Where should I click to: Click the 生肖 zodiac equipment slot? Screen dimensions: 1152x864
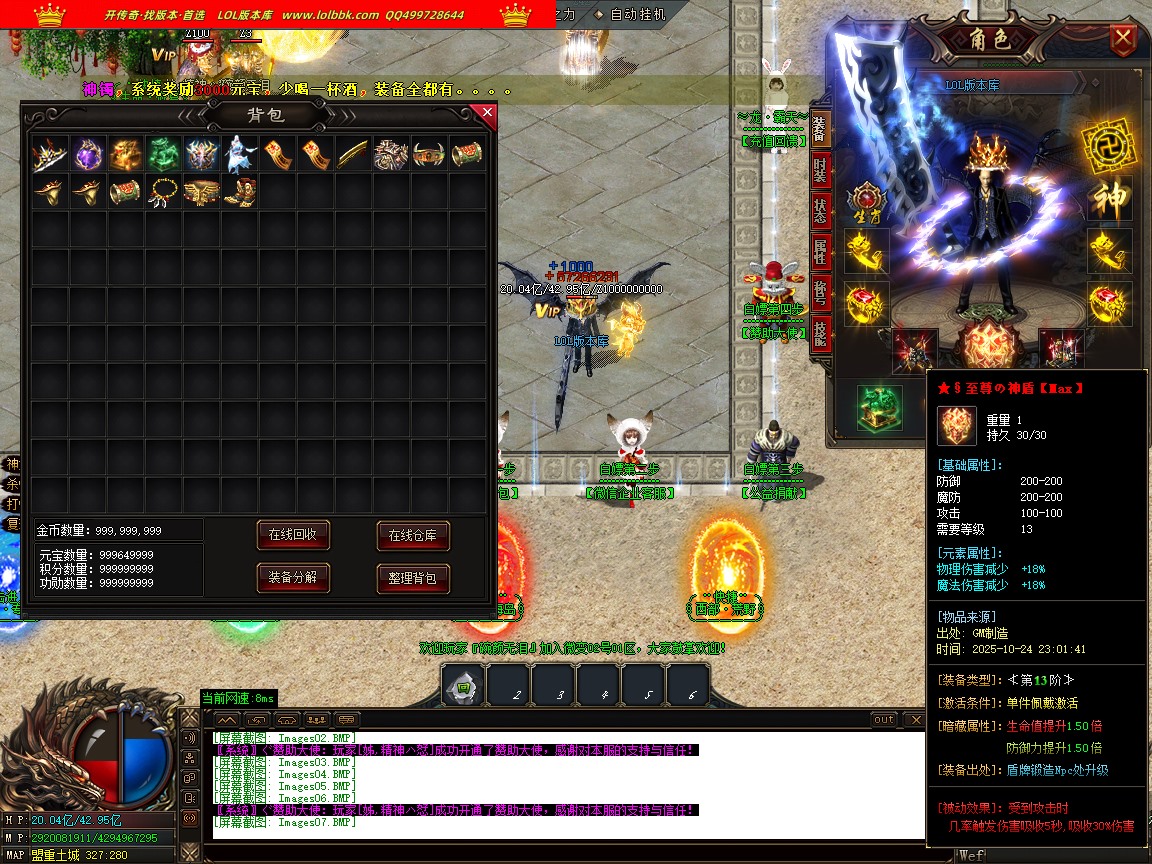tap(865, 200)
